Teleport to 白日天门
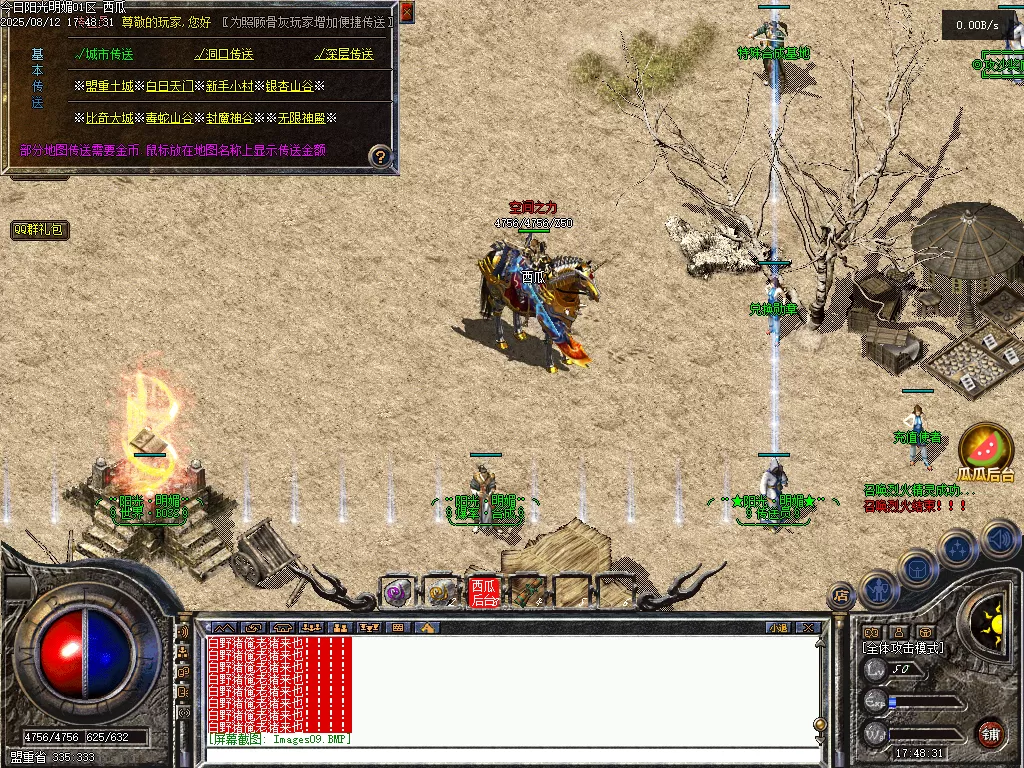 169,86
